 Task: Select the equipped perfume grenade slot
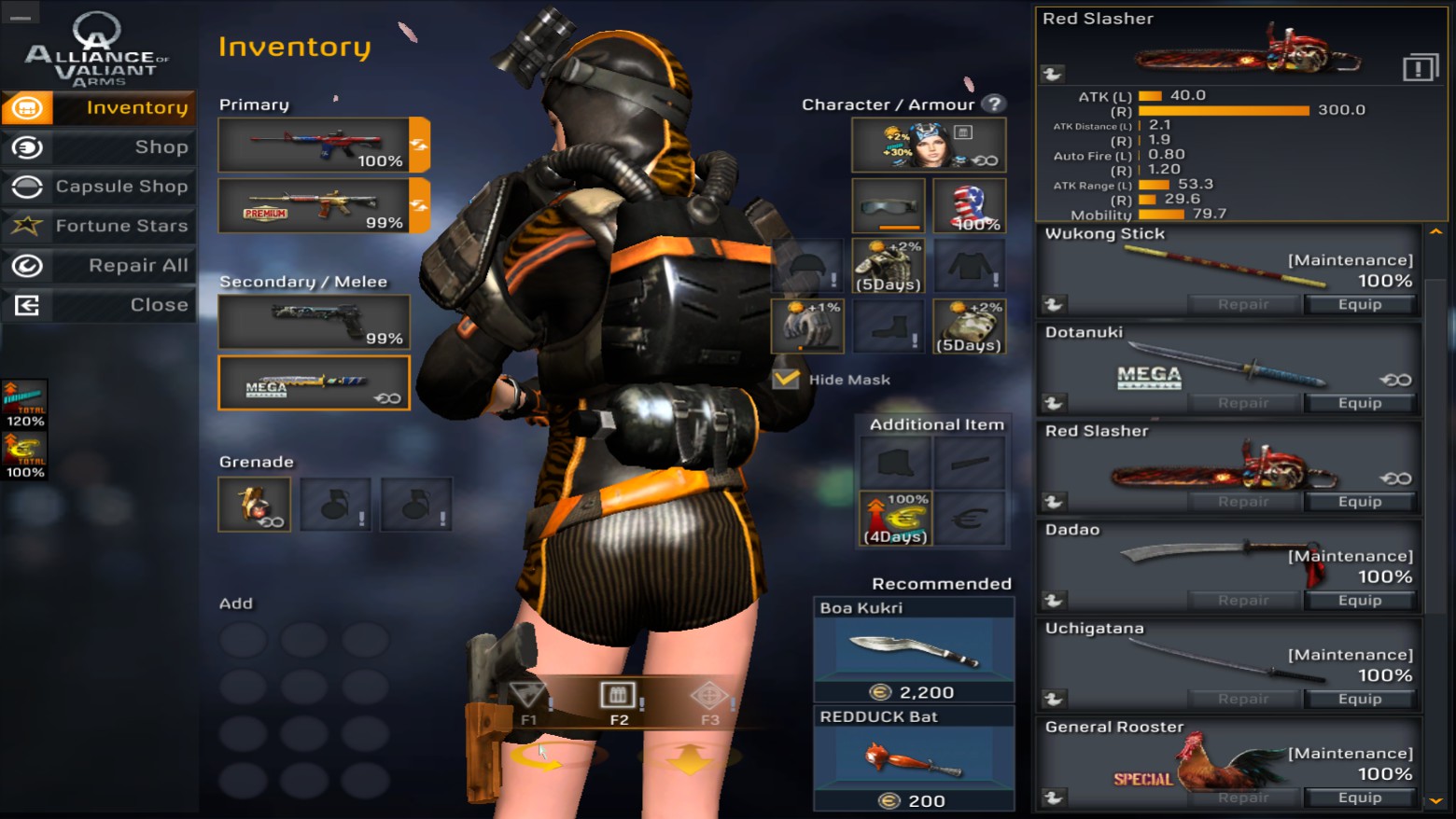click(x=254, y=504)
